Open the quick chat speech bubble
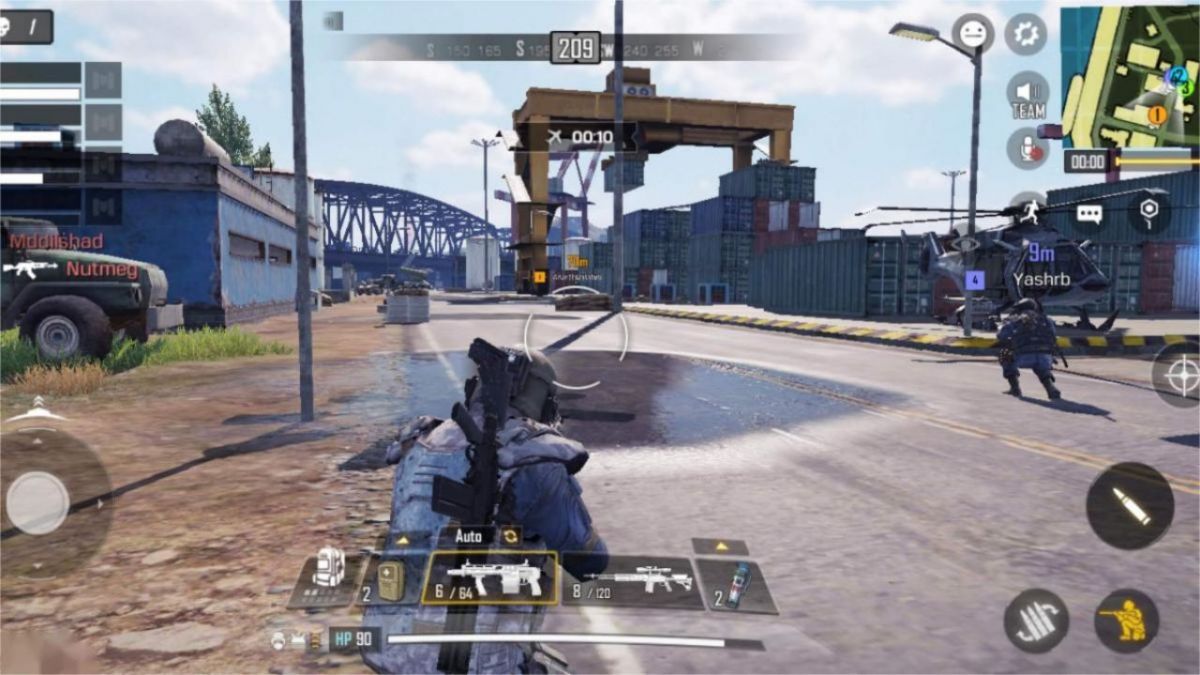 [1089, 213]
